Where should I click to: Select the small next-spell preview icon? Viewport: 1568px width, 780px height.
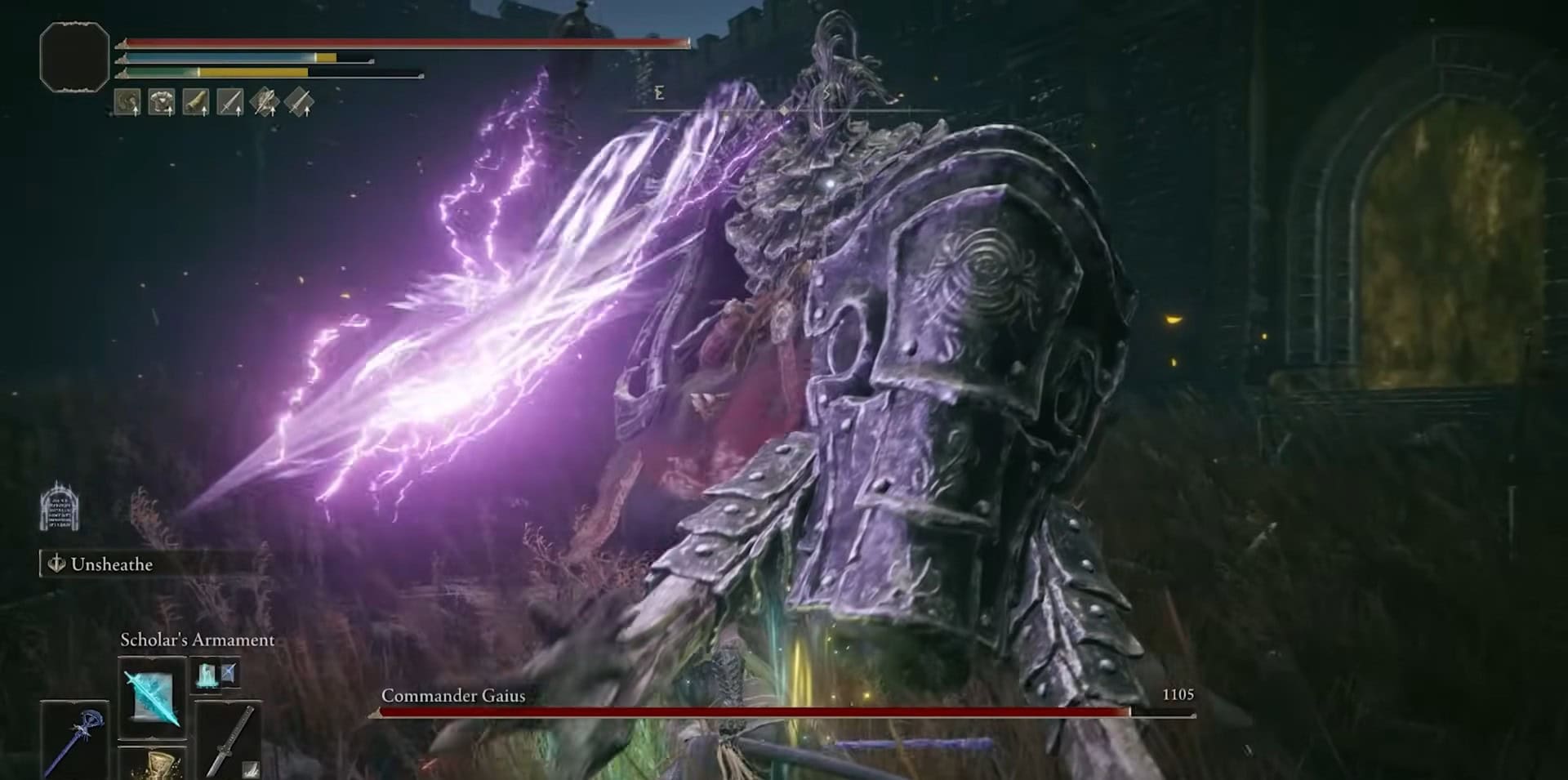pyautogui.click(x=216, y=675)
